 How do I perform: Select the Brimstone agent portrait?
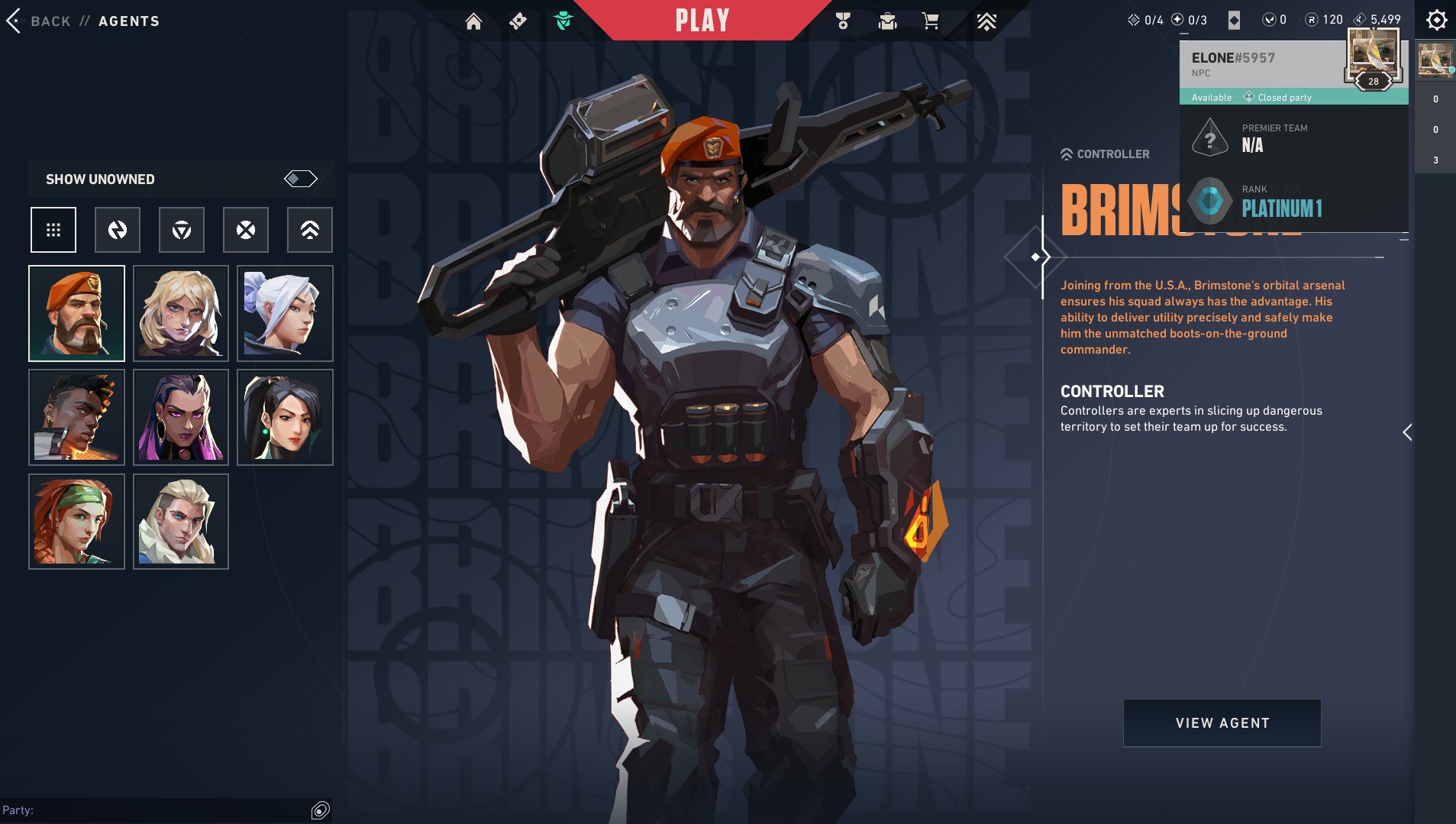[76, 313]
